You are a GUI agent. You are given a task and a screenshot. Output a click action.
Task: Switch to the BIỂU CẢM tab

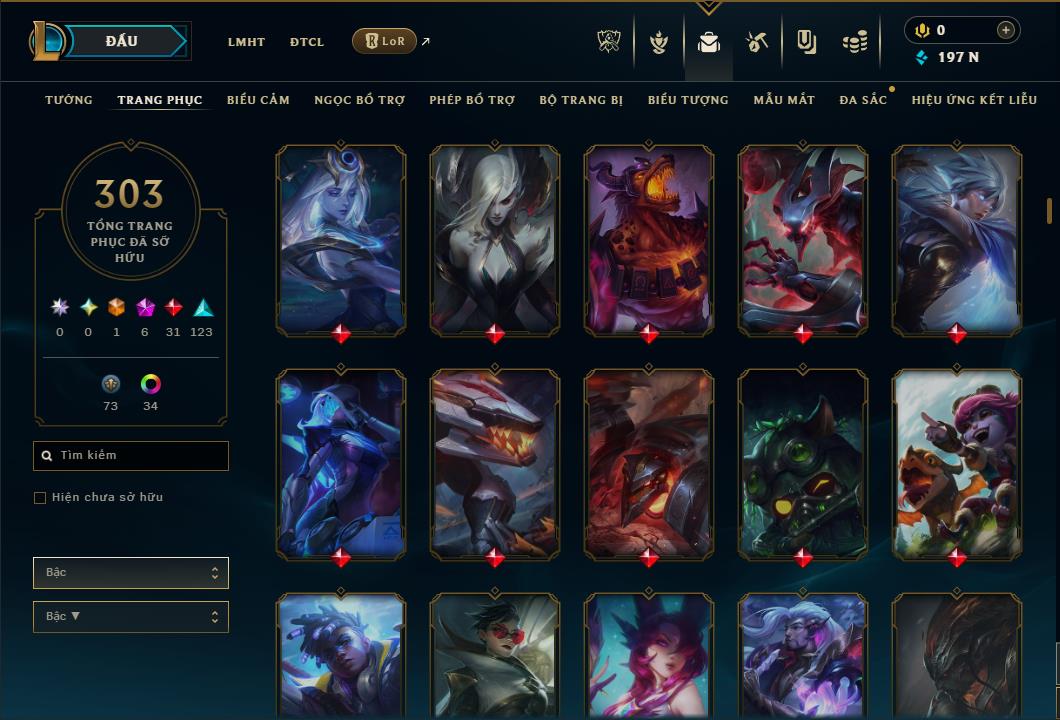pos(258,100)
